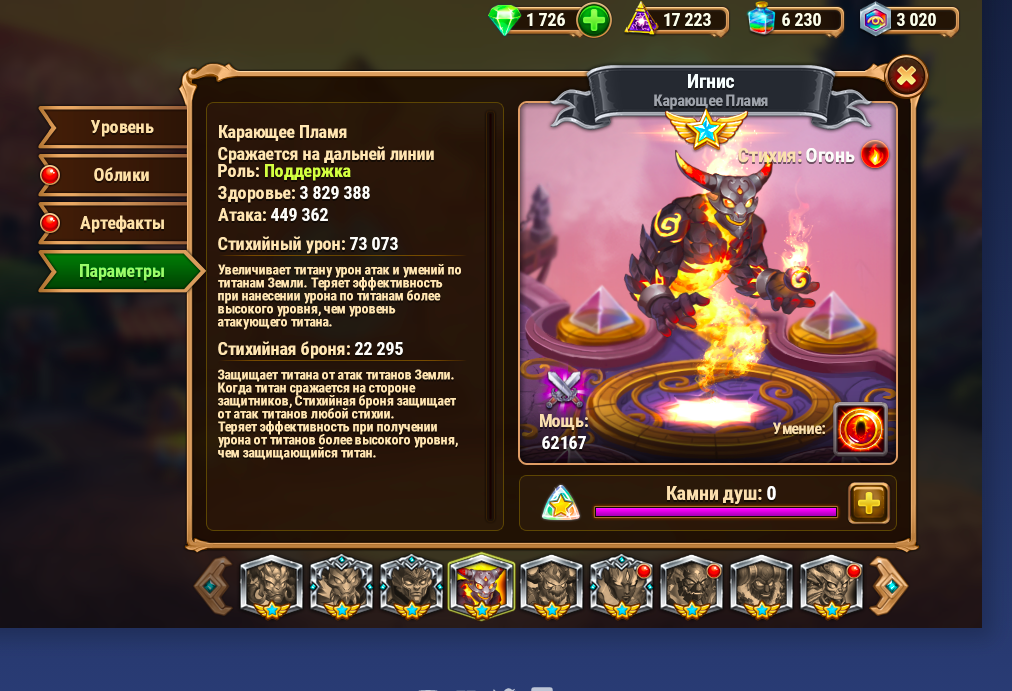
Task: Add more emeralds with the green plus
Action: (594, 20)
